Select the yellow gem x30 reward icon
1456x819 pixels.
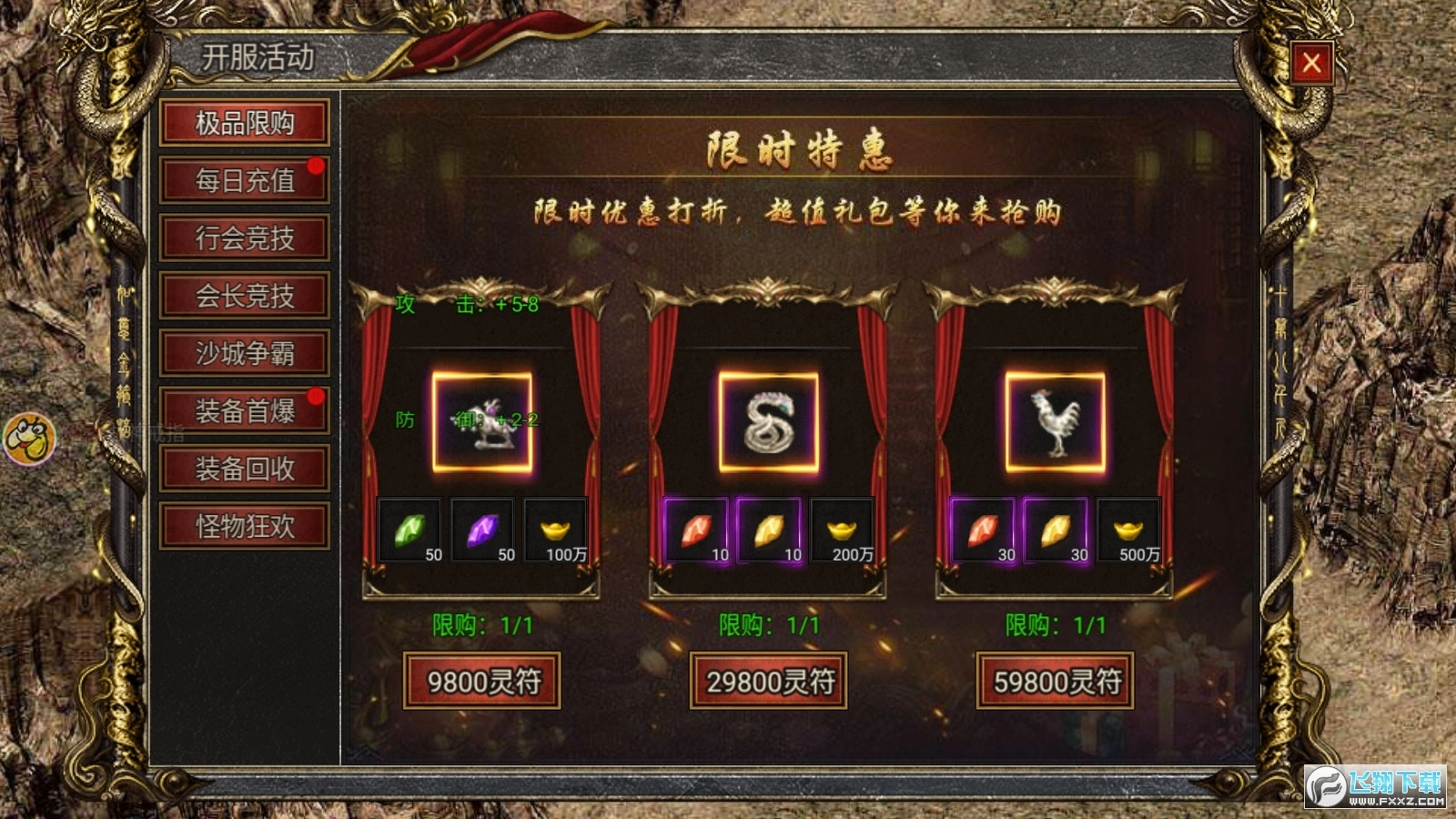pos(1057,528)
